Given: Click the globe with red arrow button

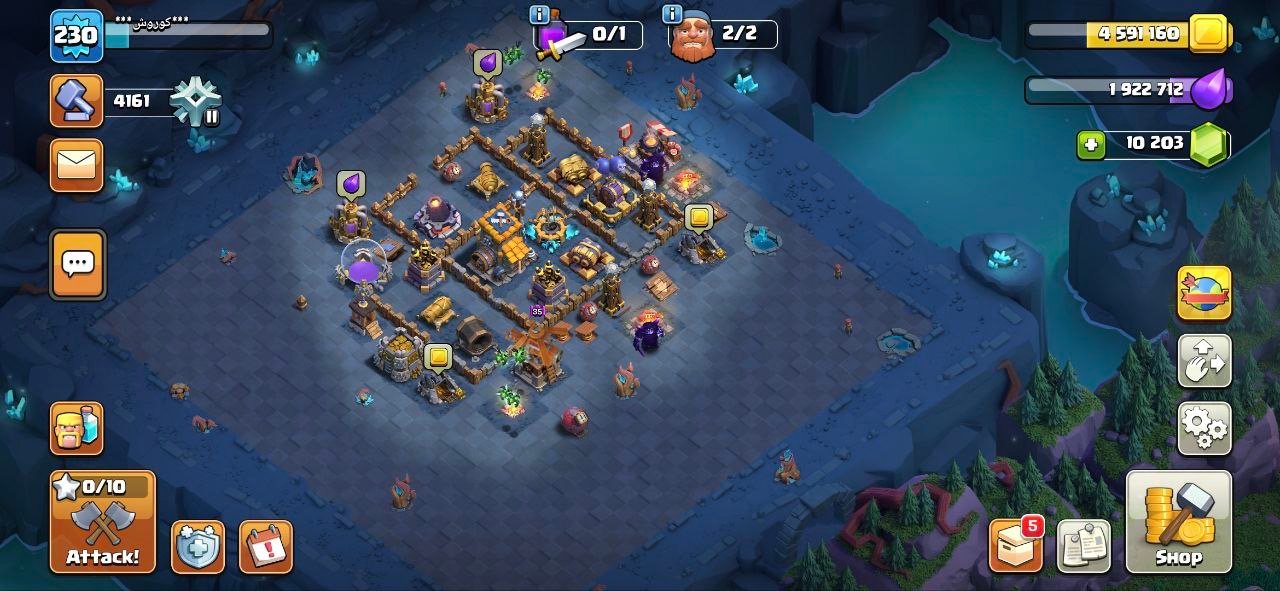Looking at the screenshot, I should point(1204,293).
